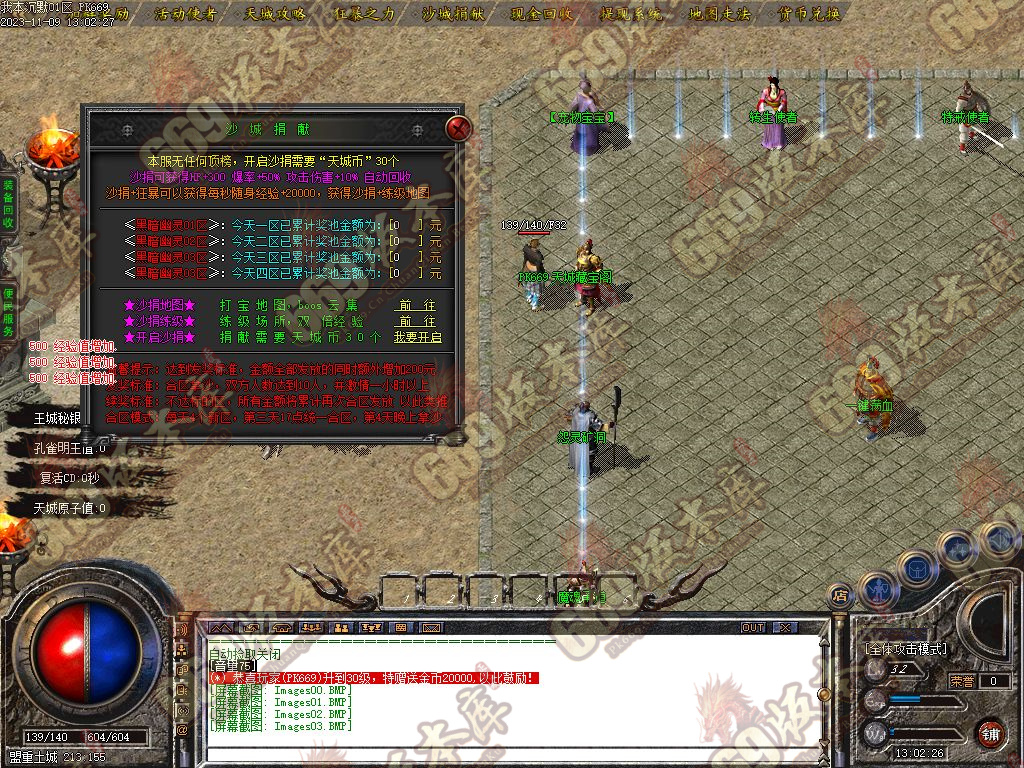Open the 地图走法 menu entry
This screenshot has height=768, width=1024.
(720, 14)
